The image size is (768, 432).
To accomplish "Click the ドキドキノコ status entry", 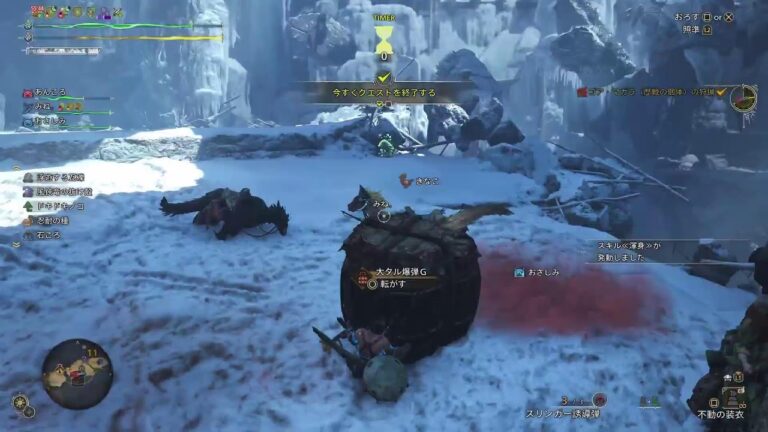I will point(60,205).
